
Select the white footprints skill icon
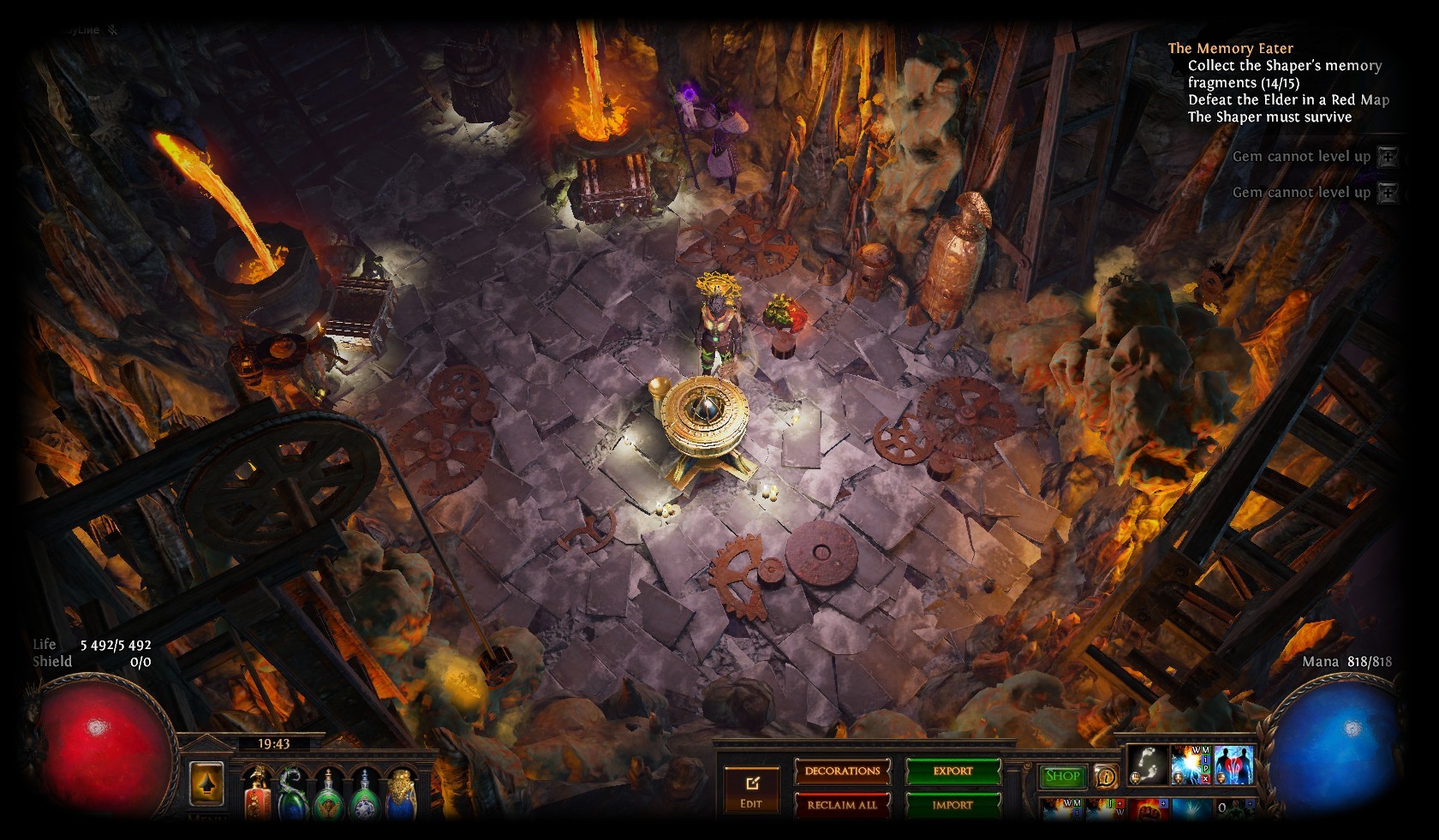click(1147, 764)
